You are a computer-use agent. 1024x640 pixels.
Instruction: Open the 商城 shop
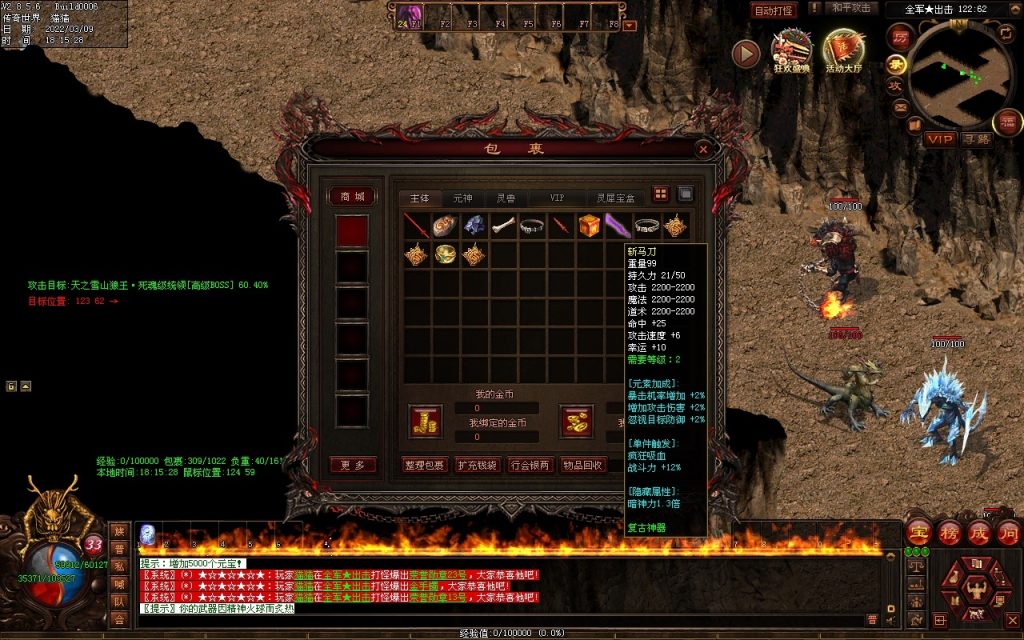pyautogui.click(x=352, y=196)
